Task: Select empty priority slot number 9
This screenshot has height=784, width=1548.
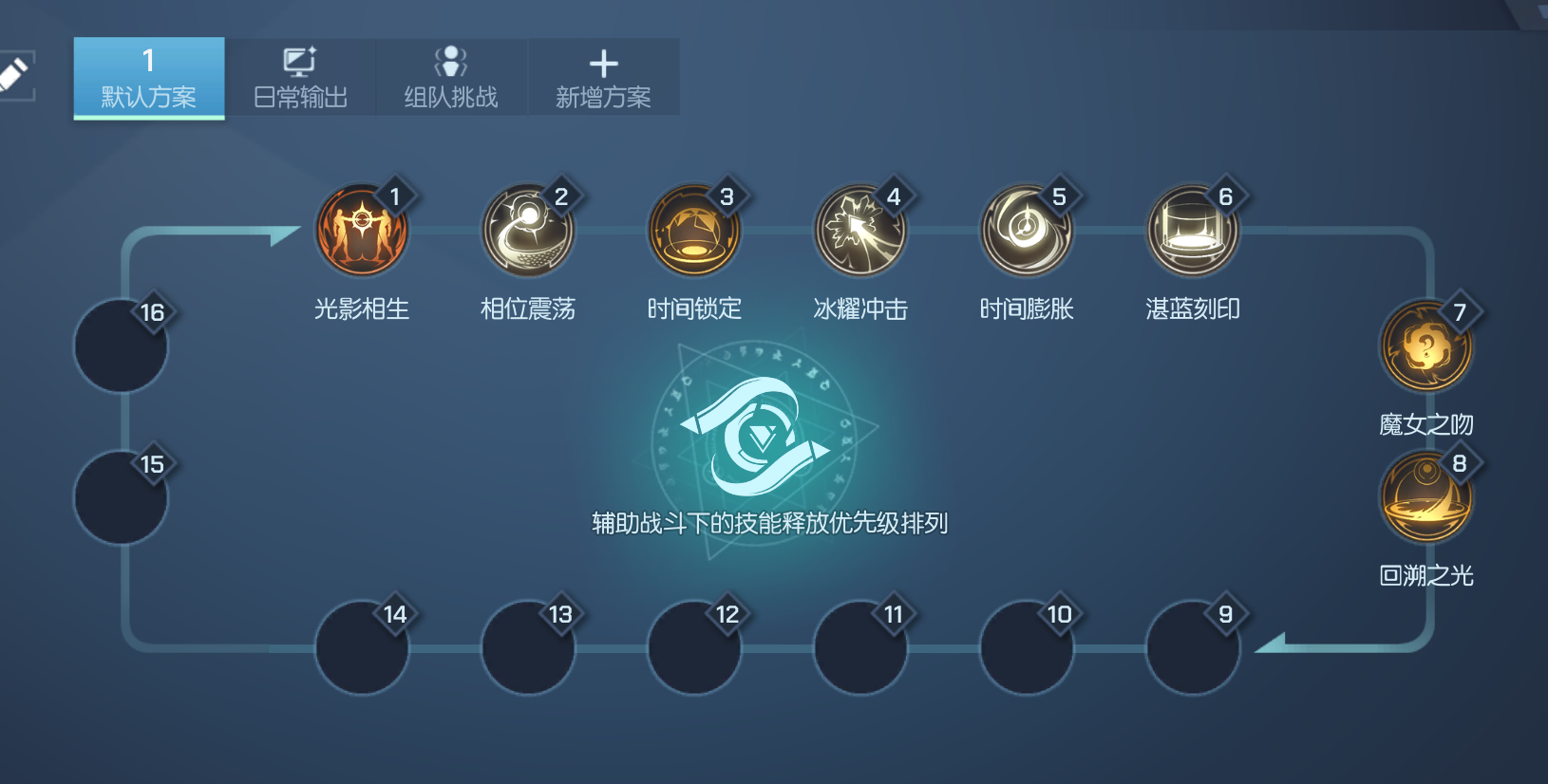Action: (x=1193, y=647)
